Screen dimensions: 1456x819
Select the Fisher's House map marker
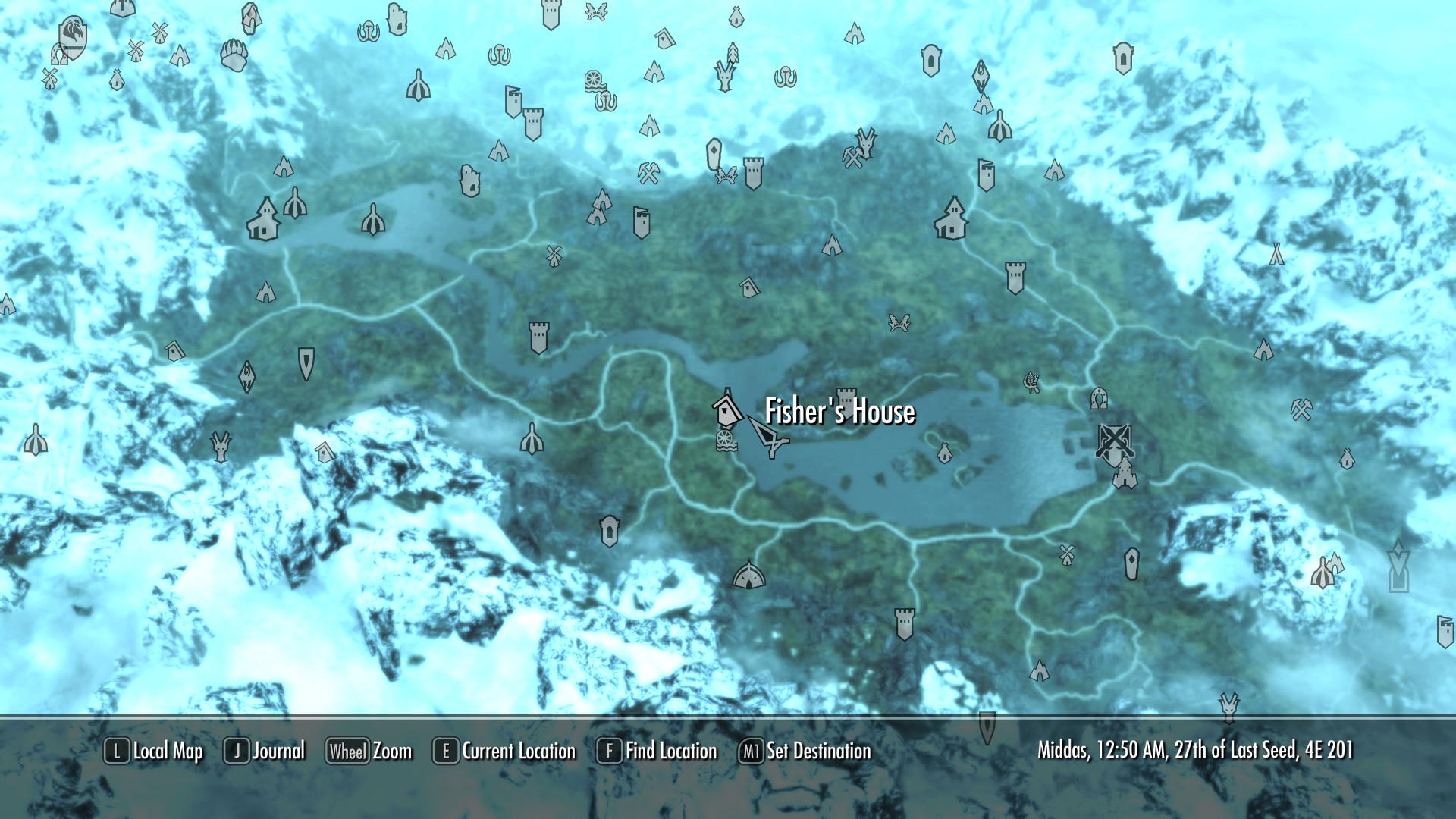tap(726, 409)
